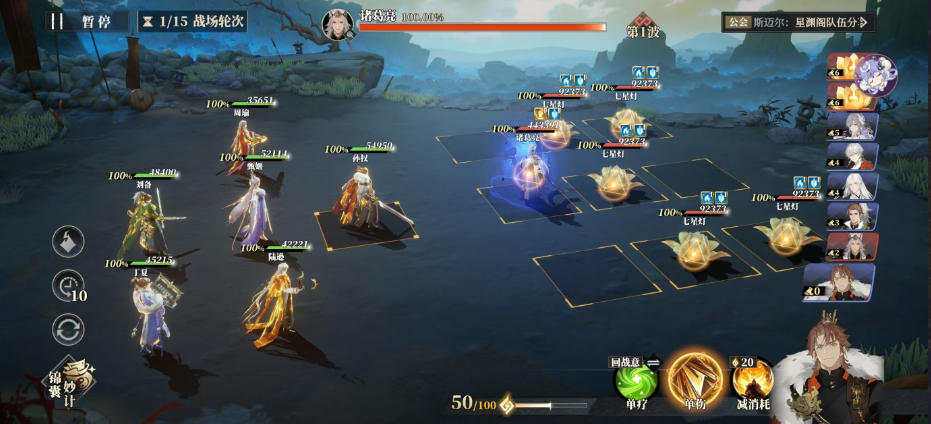The height and width of the screenshot is (424, 931).
Task: Tap the diamond-shaped icon above the clock button
Action: pos(68,242)
